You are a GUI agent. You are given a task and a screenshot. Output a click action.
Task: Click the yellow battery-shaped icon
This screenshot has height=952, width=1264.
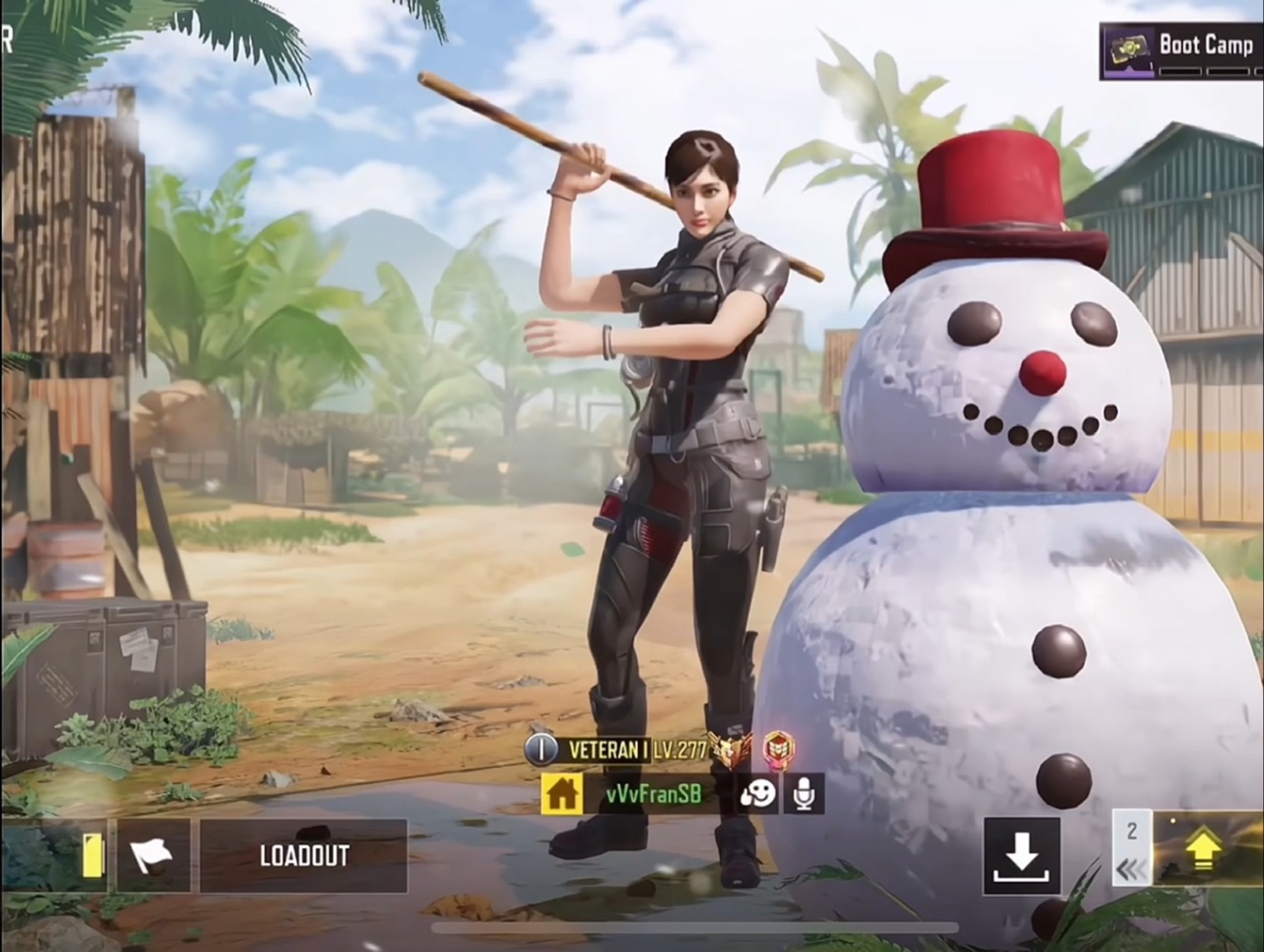[x=92, y=855]
